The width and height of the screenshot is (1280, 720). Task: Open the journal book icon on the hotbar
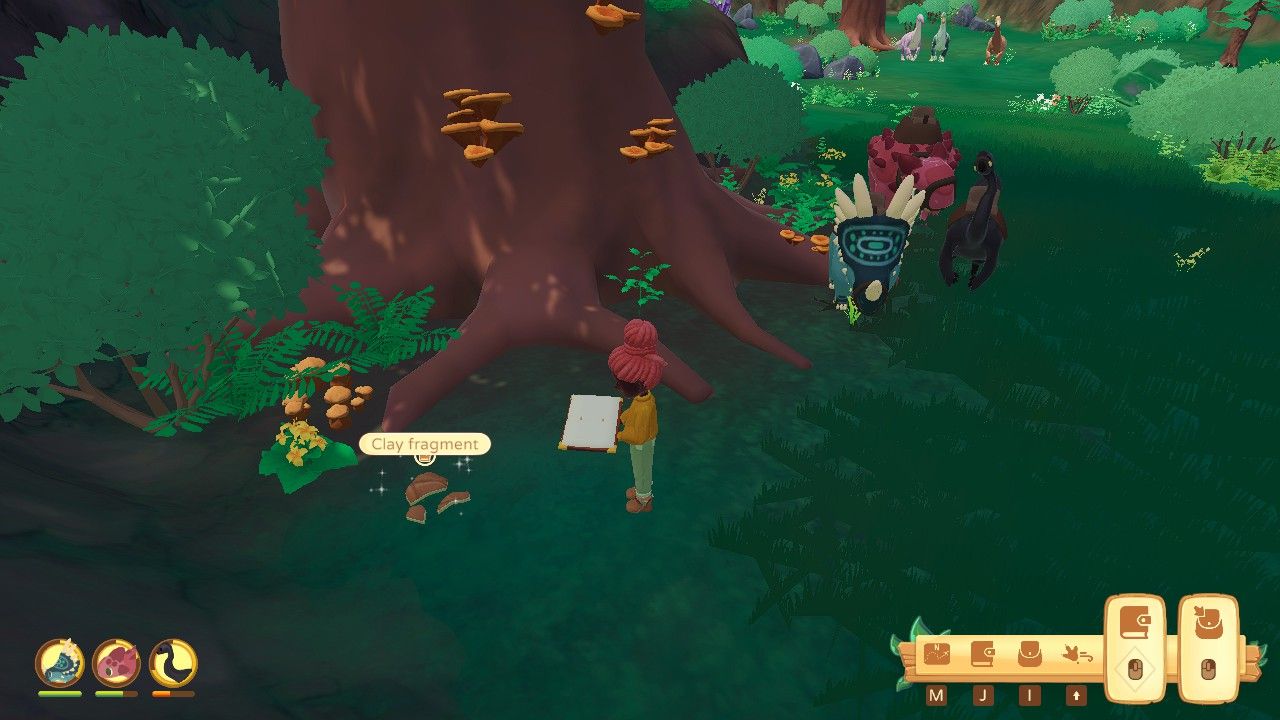(985, 652)
